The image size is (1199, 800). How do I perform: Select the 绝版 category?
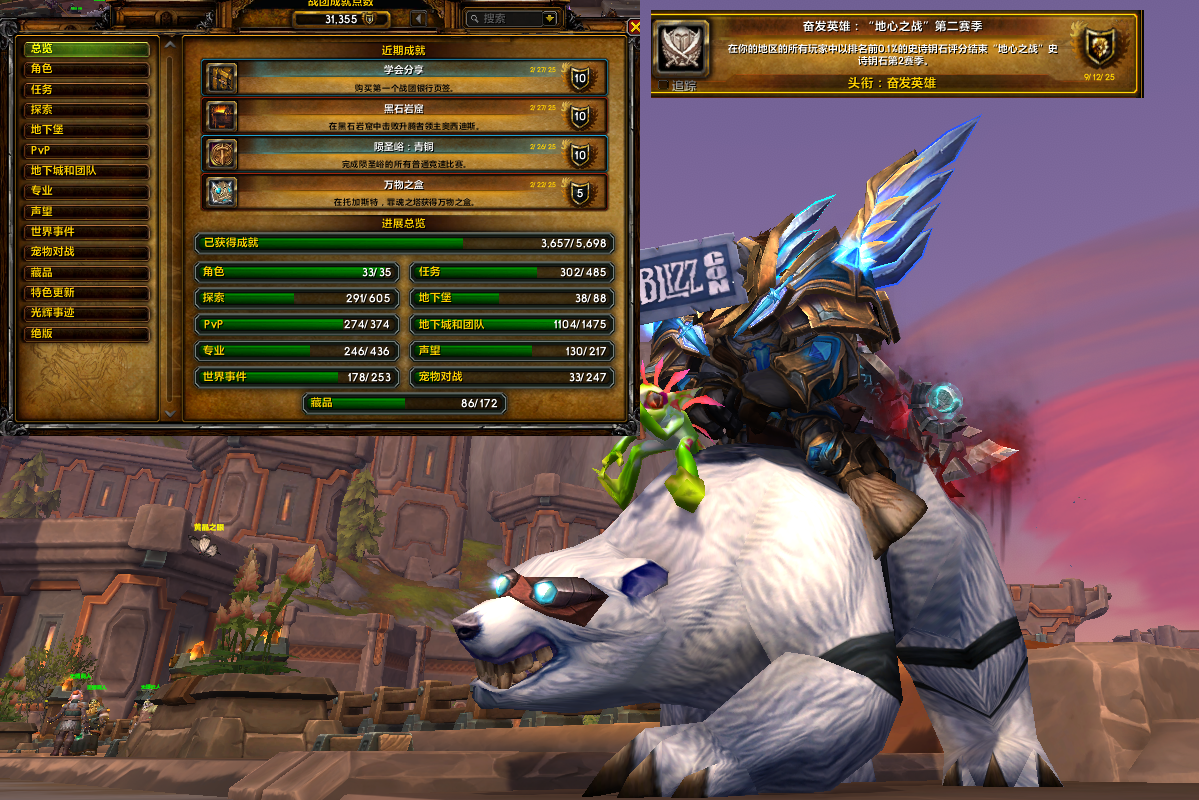click(x=86, y=334)
